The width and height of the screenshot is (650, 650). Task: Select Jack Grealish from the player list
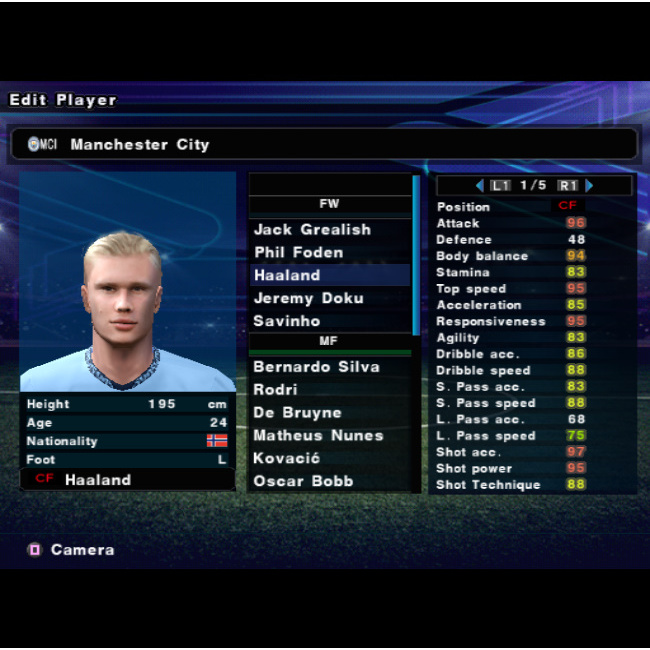tap(312, 230)
